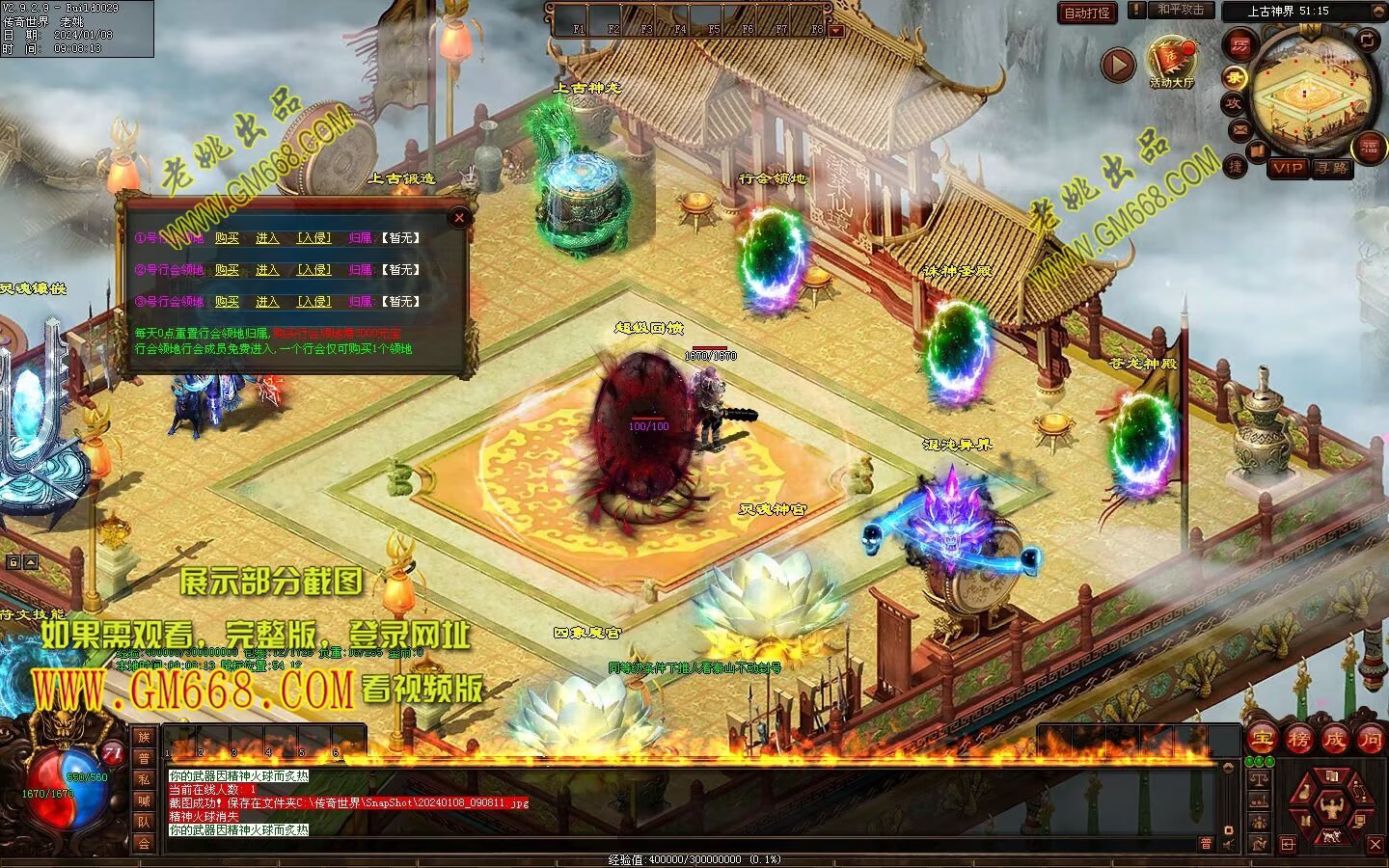Toggle auto-fight monsters (自动打怪)

click(1087, 13)
